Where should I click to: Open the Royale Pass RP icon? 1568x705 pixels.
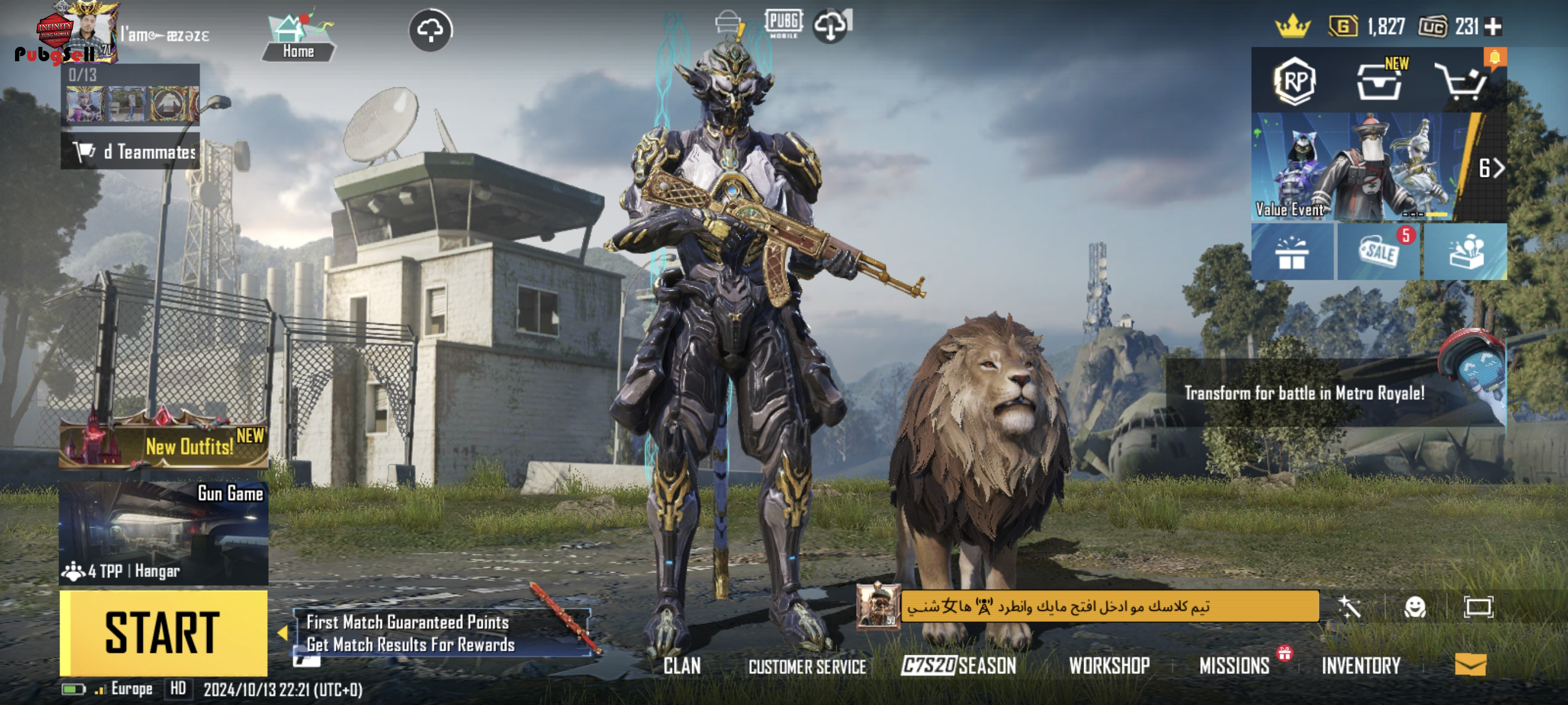tap(1294, 81)
